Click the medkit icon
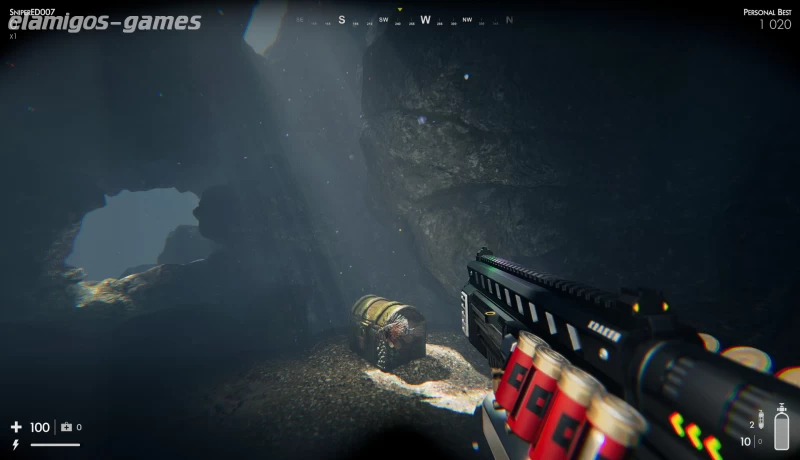This screenshot has width=800, height=460. (x=67, y=427)
